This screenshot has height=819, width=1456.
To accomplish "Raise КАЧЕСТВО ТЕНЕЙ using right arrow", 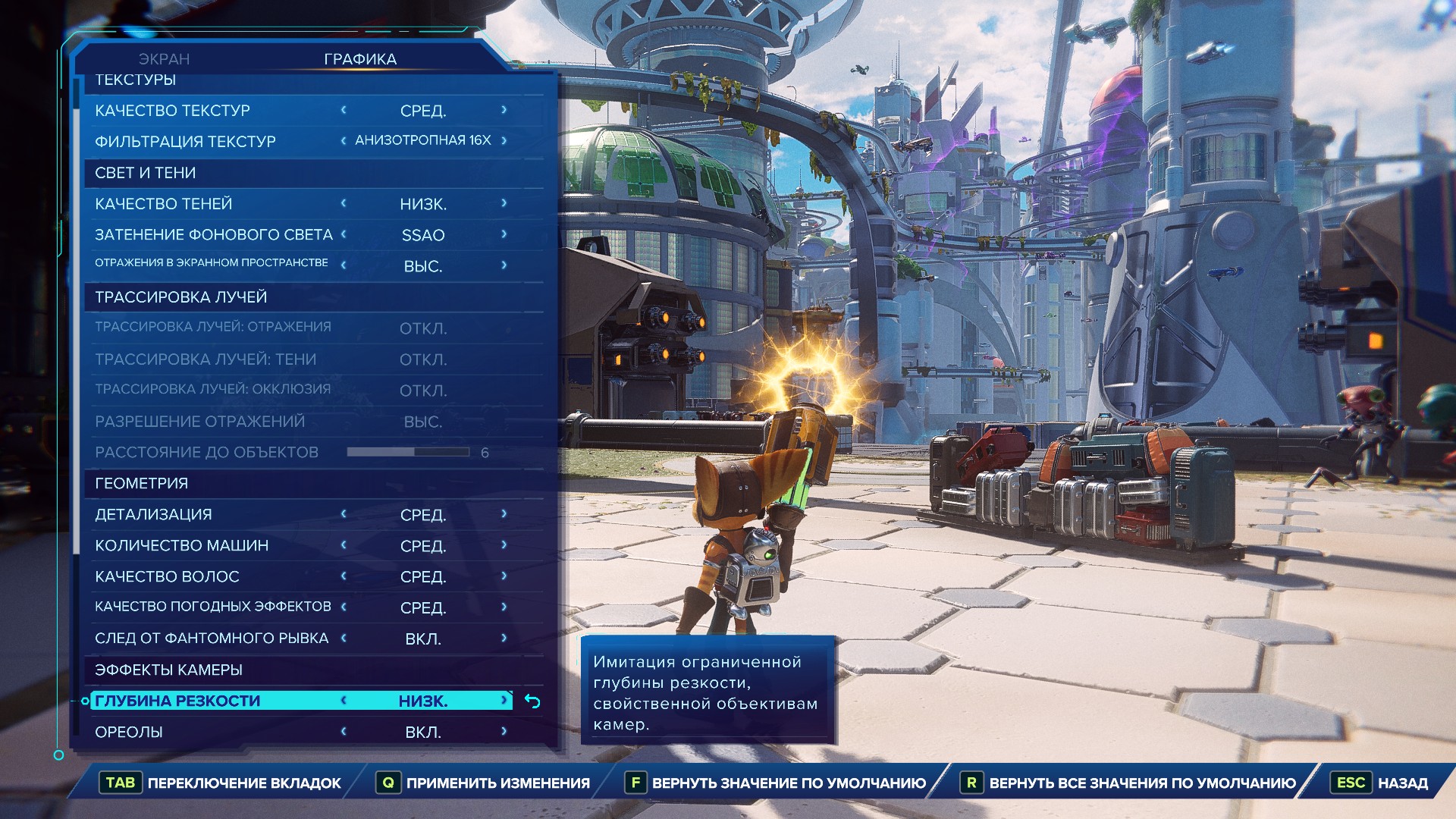I will tap(504, 204).
